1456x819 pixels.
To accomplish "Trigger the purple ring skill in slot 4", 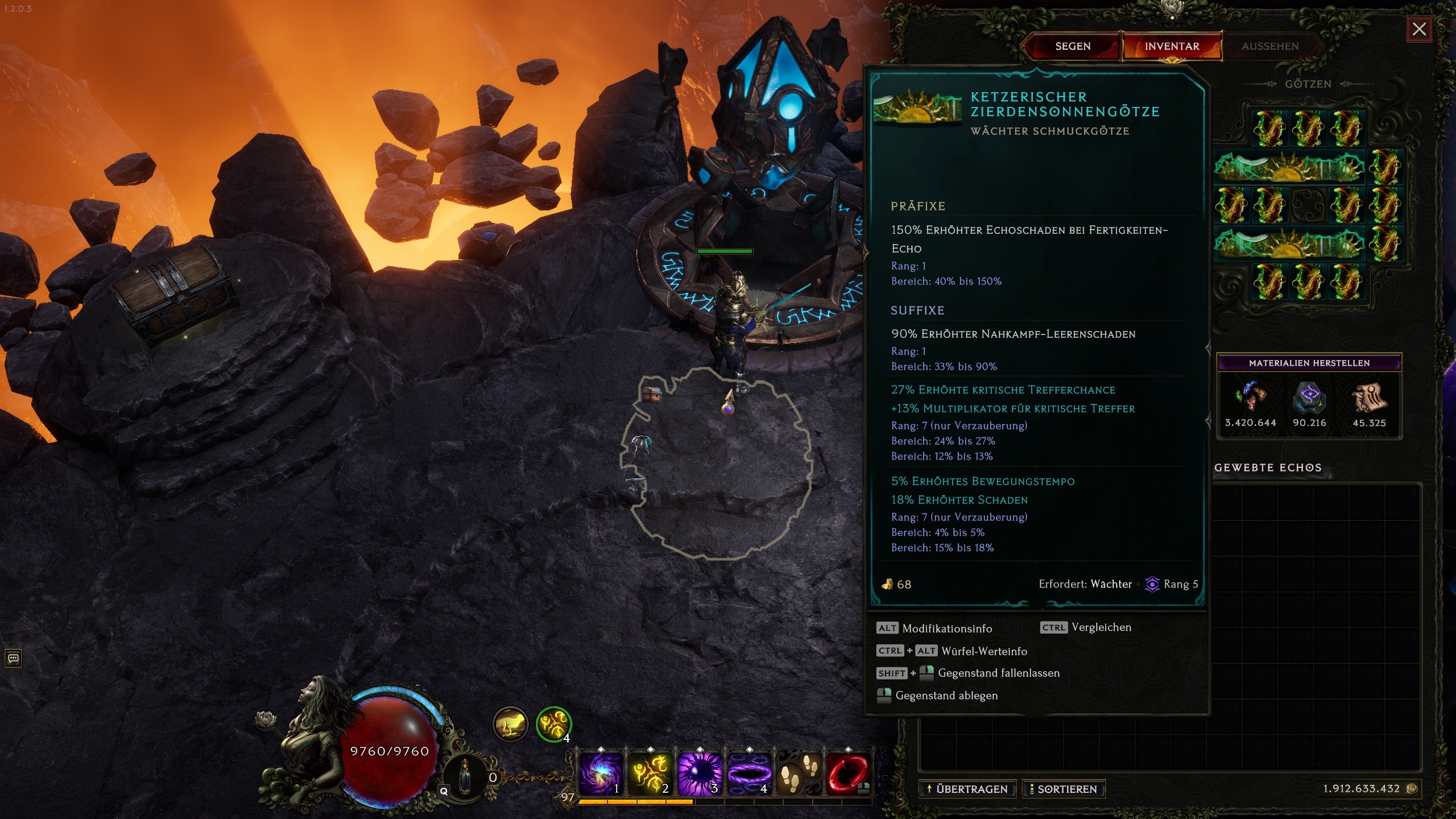I will click(x=749, y=773).
